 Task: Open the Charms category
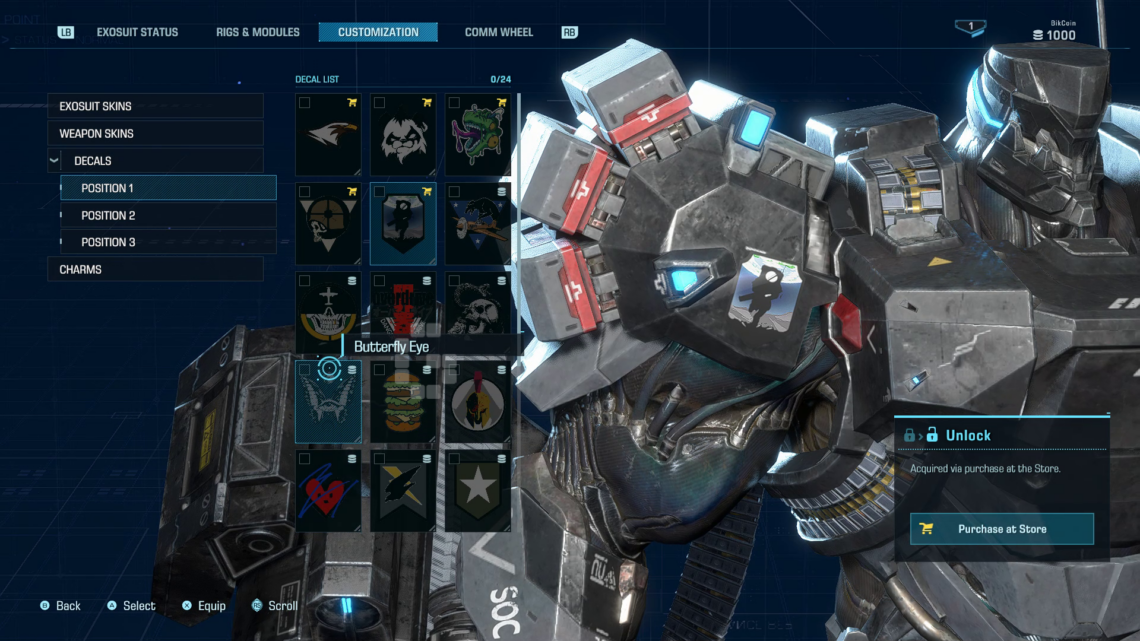(x=155, y=269)
